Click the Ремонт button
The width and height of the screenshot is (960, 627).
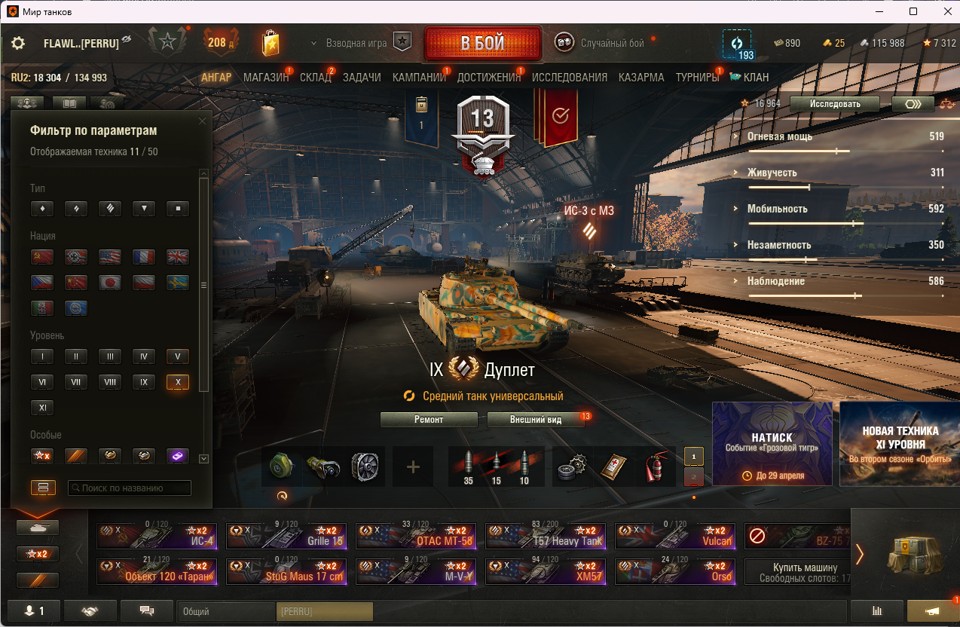coord(428,420)
